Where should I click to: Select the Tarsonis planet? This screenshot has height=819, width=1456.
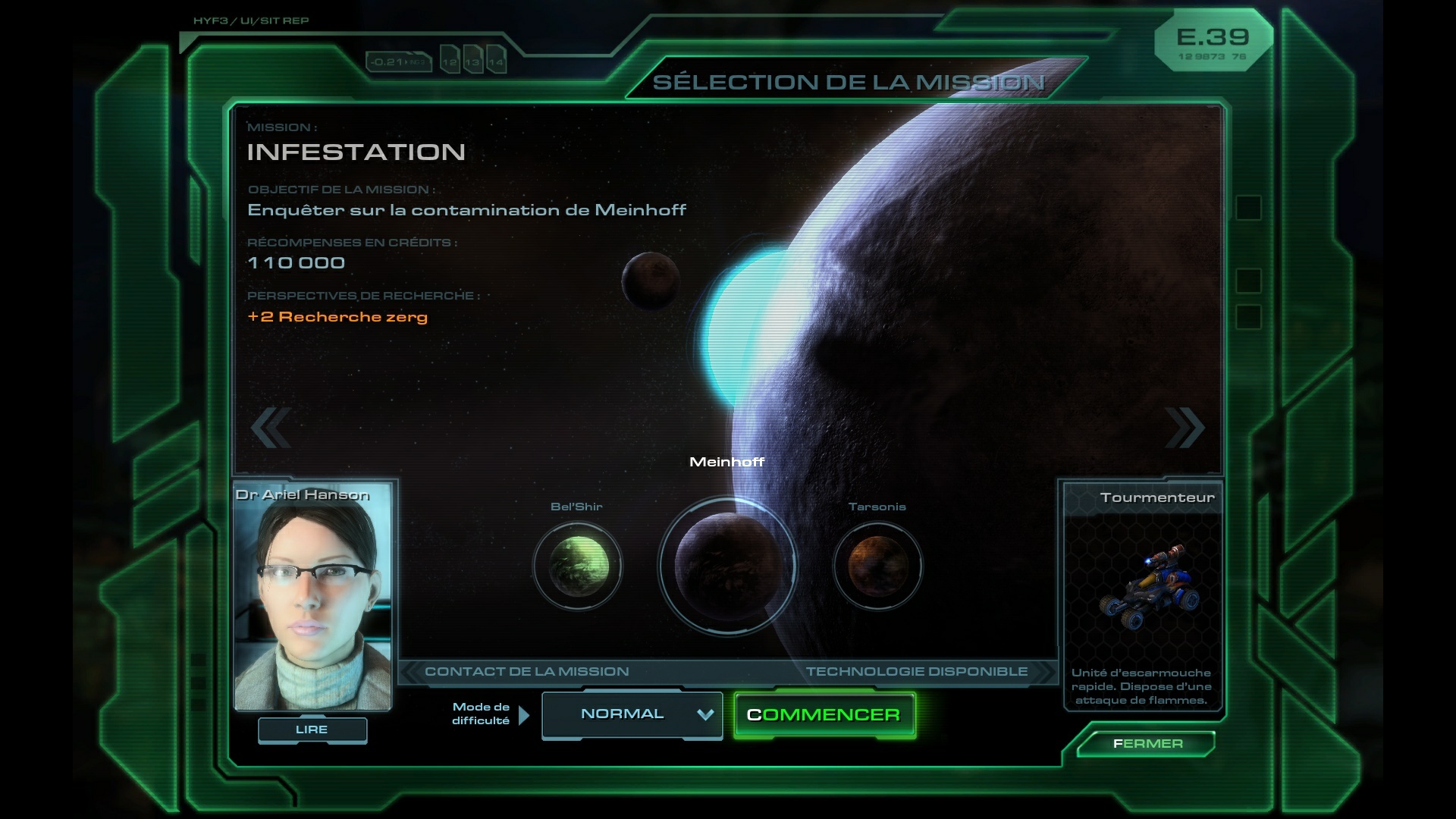pyautogui.click(x=877, y=566)
